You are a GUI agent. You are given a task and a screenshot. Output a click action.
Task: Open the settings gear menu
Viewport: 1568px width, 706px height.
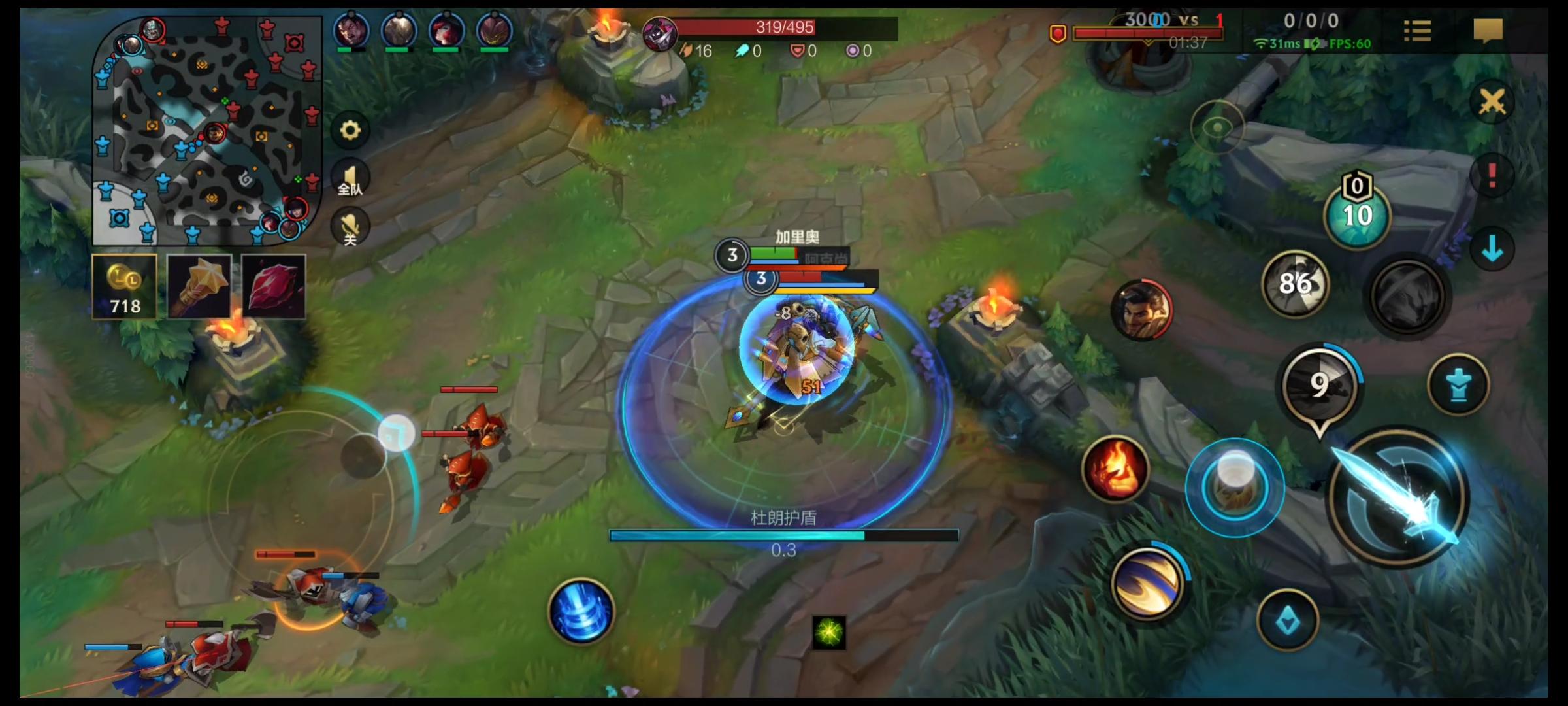[350, 130]
